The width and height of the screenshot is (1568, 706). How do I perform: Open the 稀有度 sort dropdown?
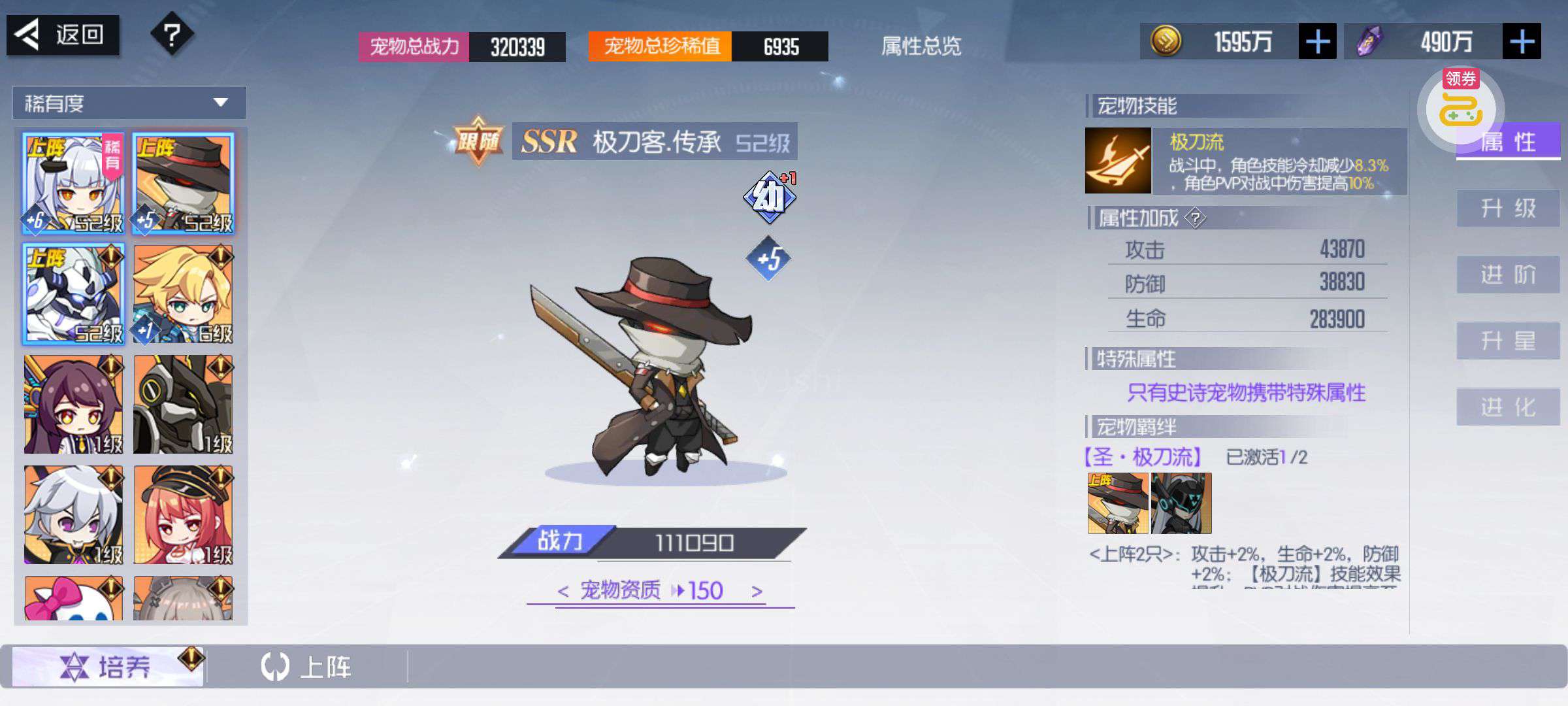pos(129,103)
